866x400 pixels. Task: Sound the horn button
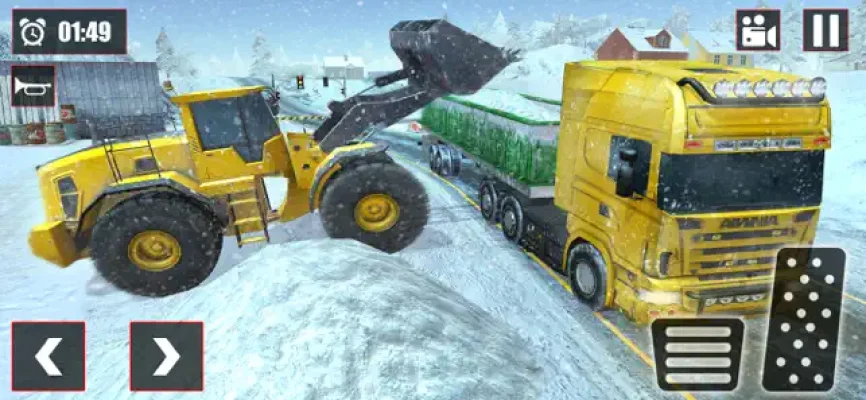33,86
